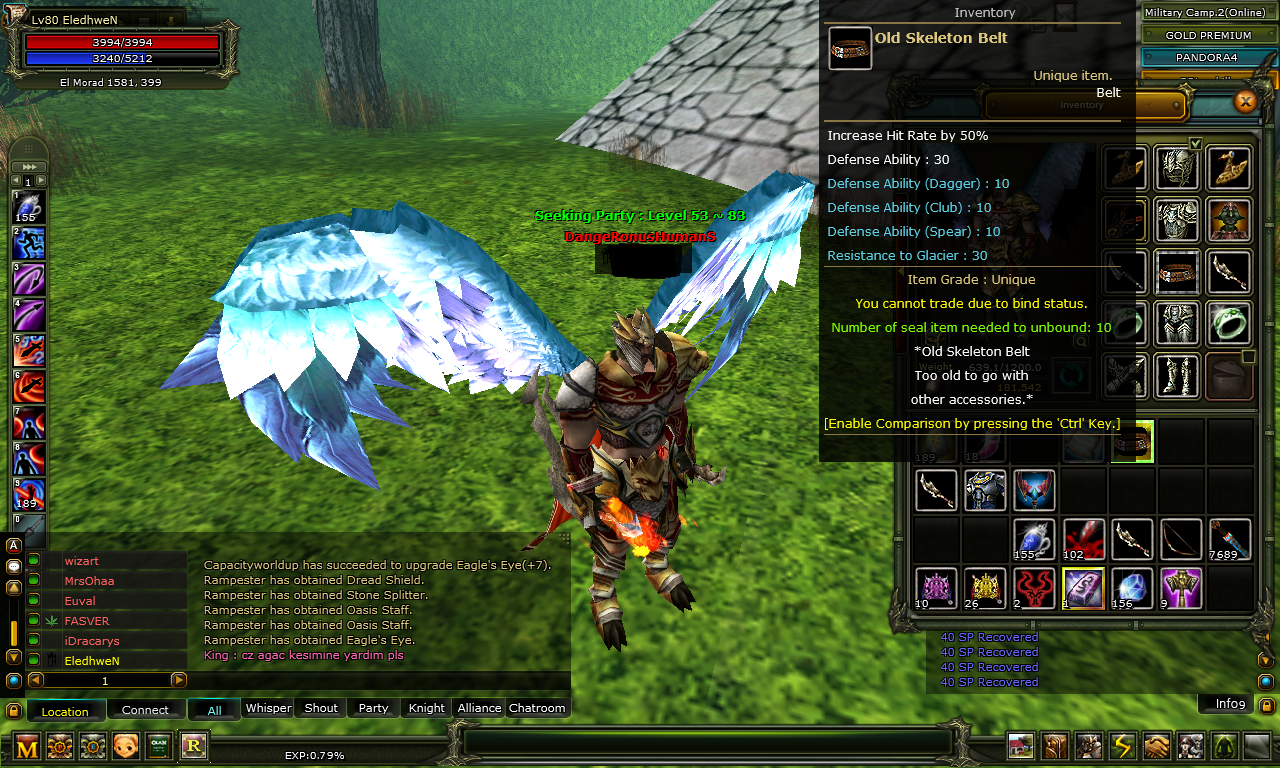Click the smiling character face icon
The width and height of the screenshot is (1280, 768).
click(x=126, y=746)
